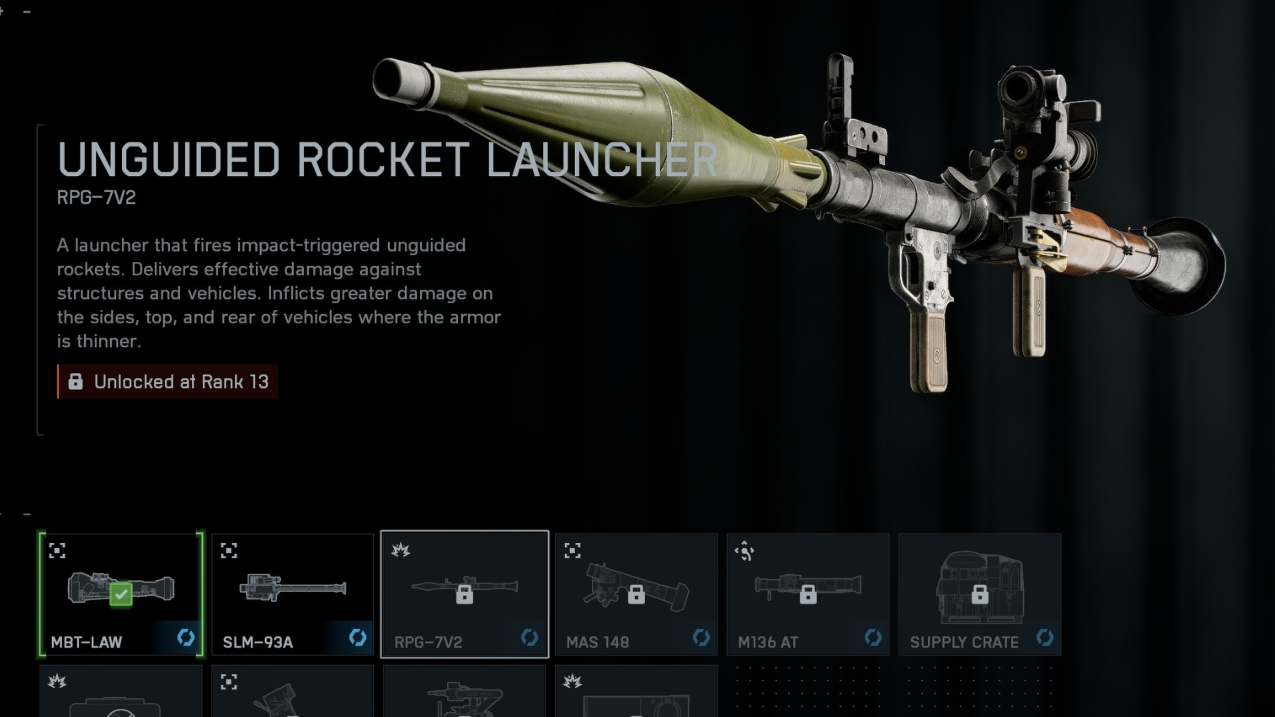This screenshot has width=1275, height=717.
Task: Select the locked RPG-7V2 tile
Action: [x=464, y=594]
